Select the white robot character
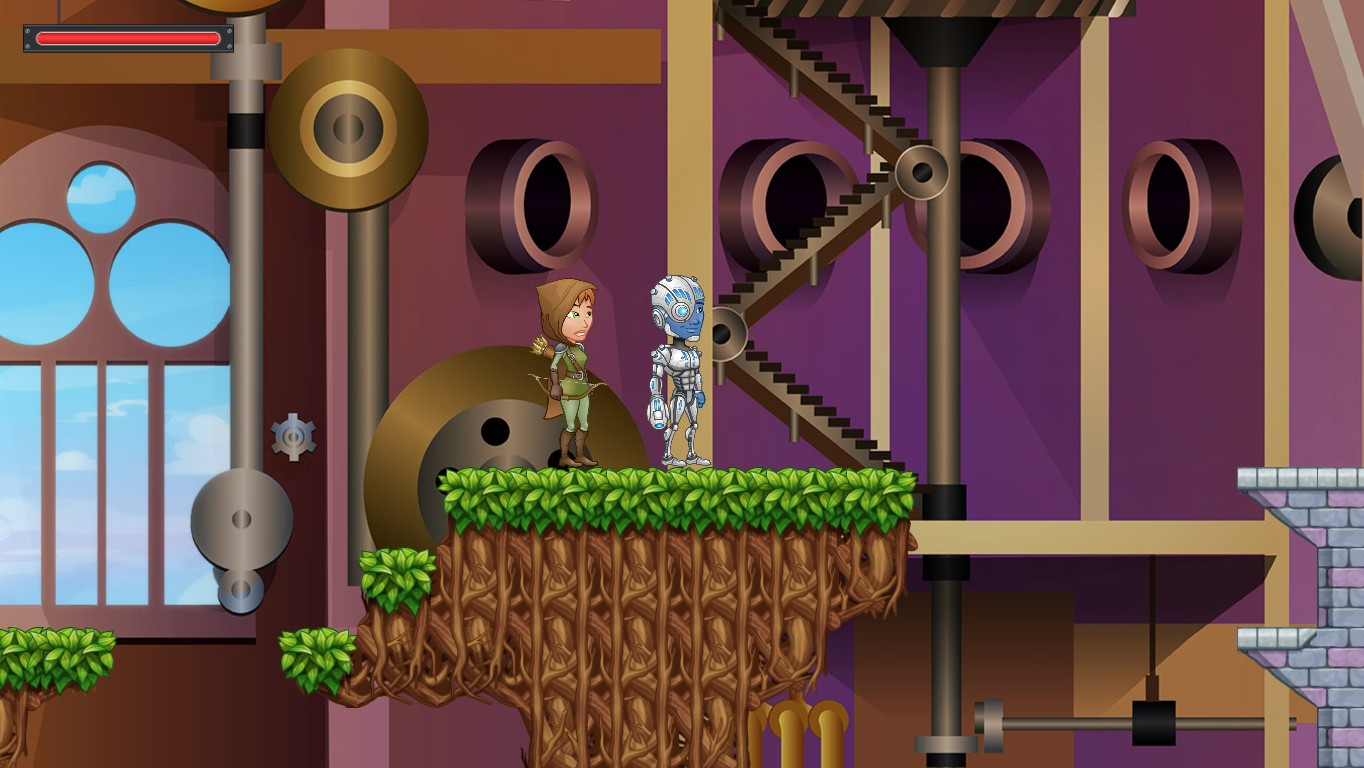 coord(680,370)
